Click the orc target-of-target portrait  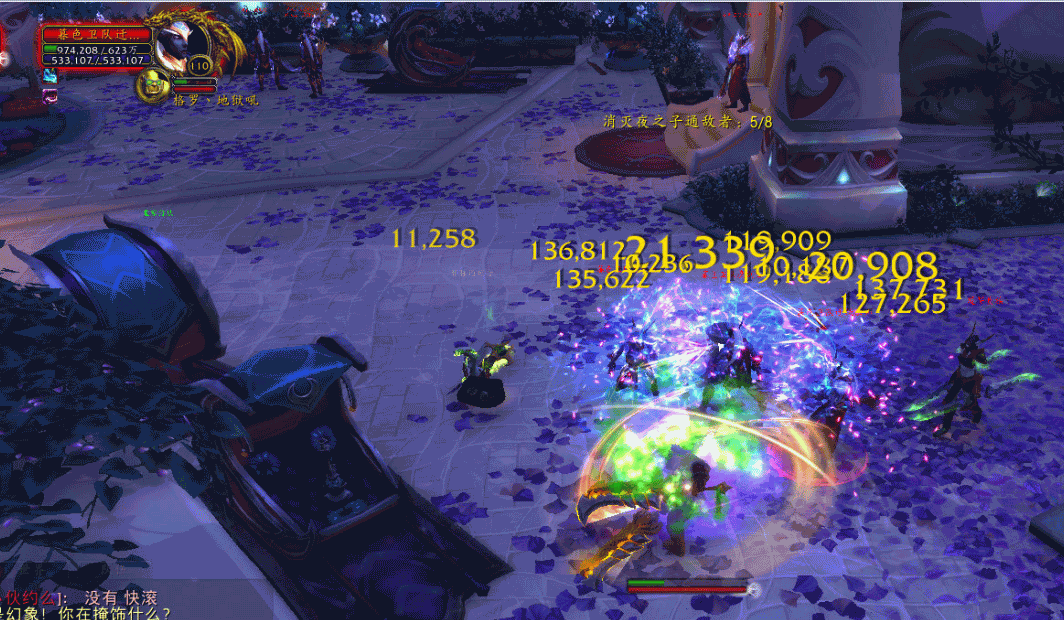(x=150, y=87)
